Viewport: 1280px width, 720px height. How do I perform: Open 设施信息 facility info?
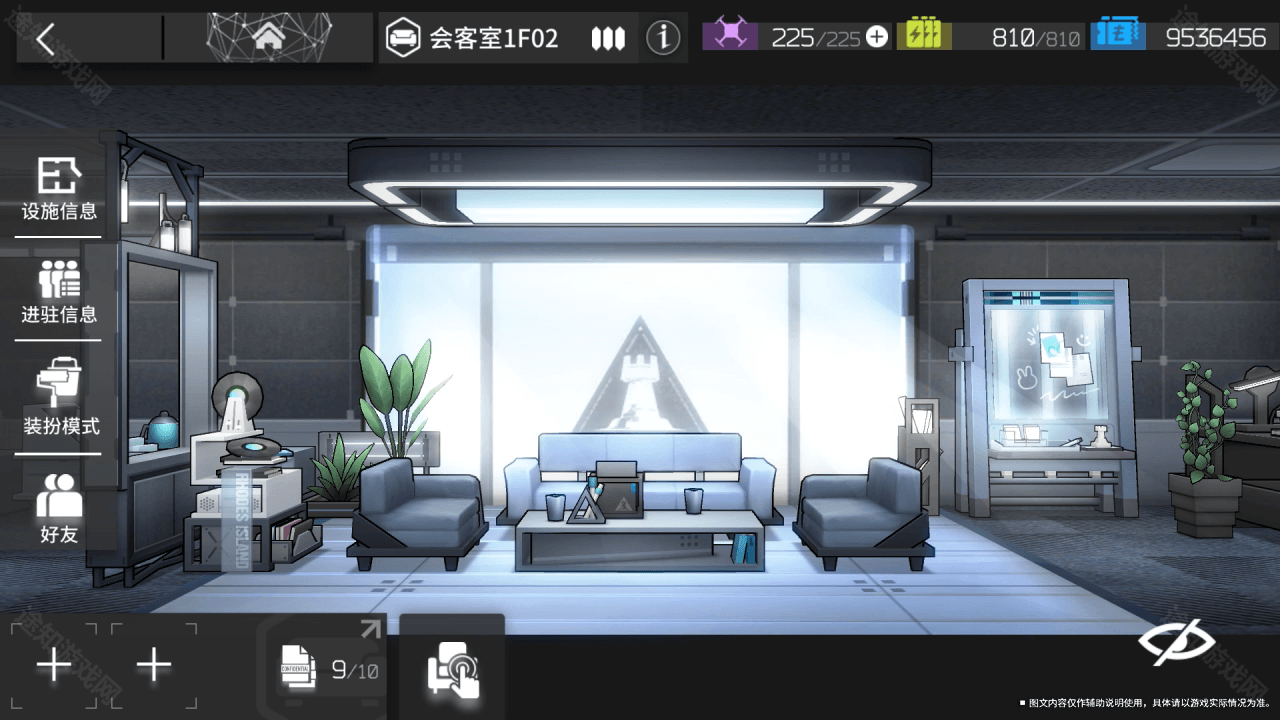click(59, 189)
